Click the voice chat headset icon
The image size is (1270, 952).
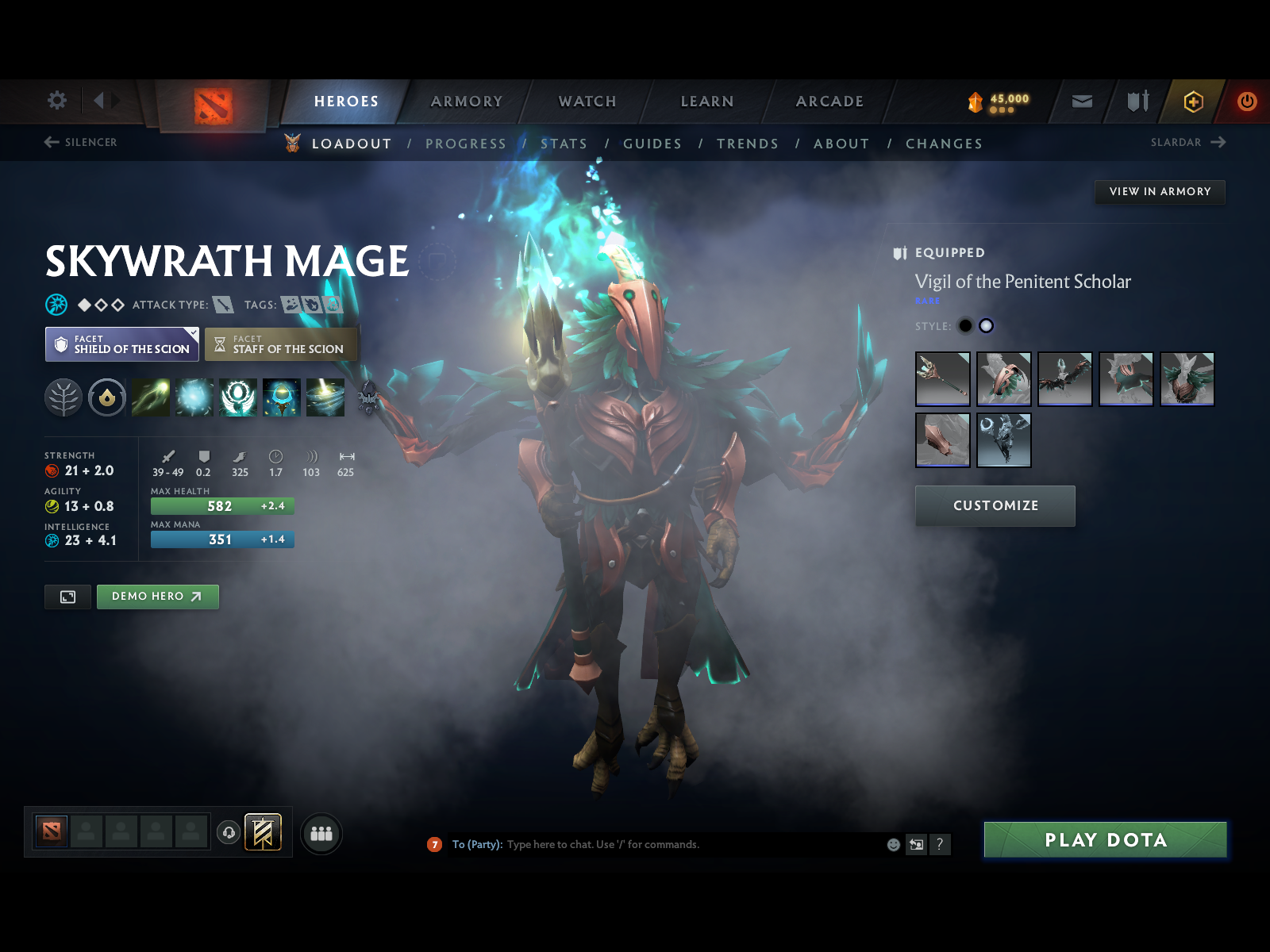pyautogui.click(x=229, y=832)
